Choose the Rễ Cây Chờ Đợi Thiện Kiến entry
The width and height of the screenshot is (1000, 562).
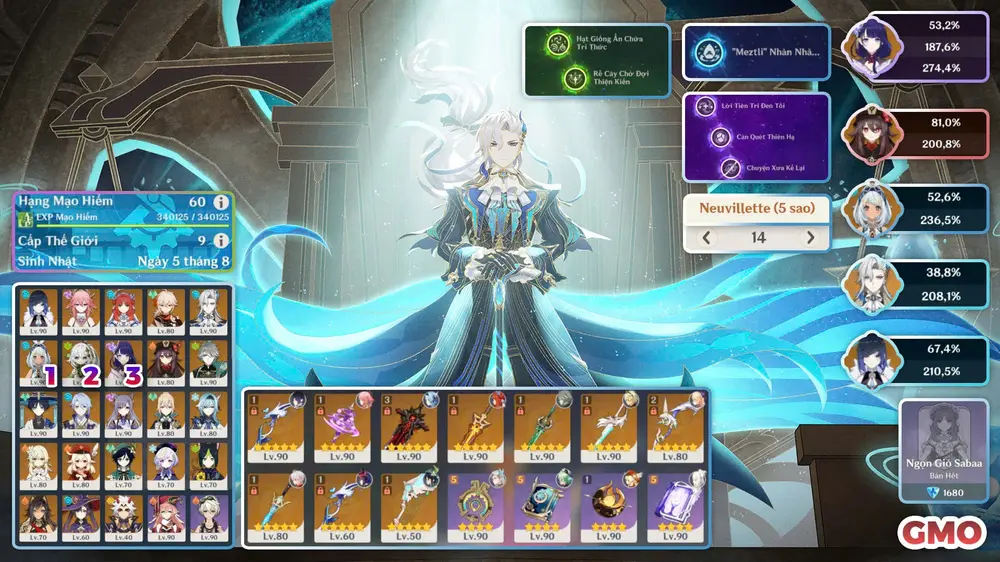tap(596, 78)
